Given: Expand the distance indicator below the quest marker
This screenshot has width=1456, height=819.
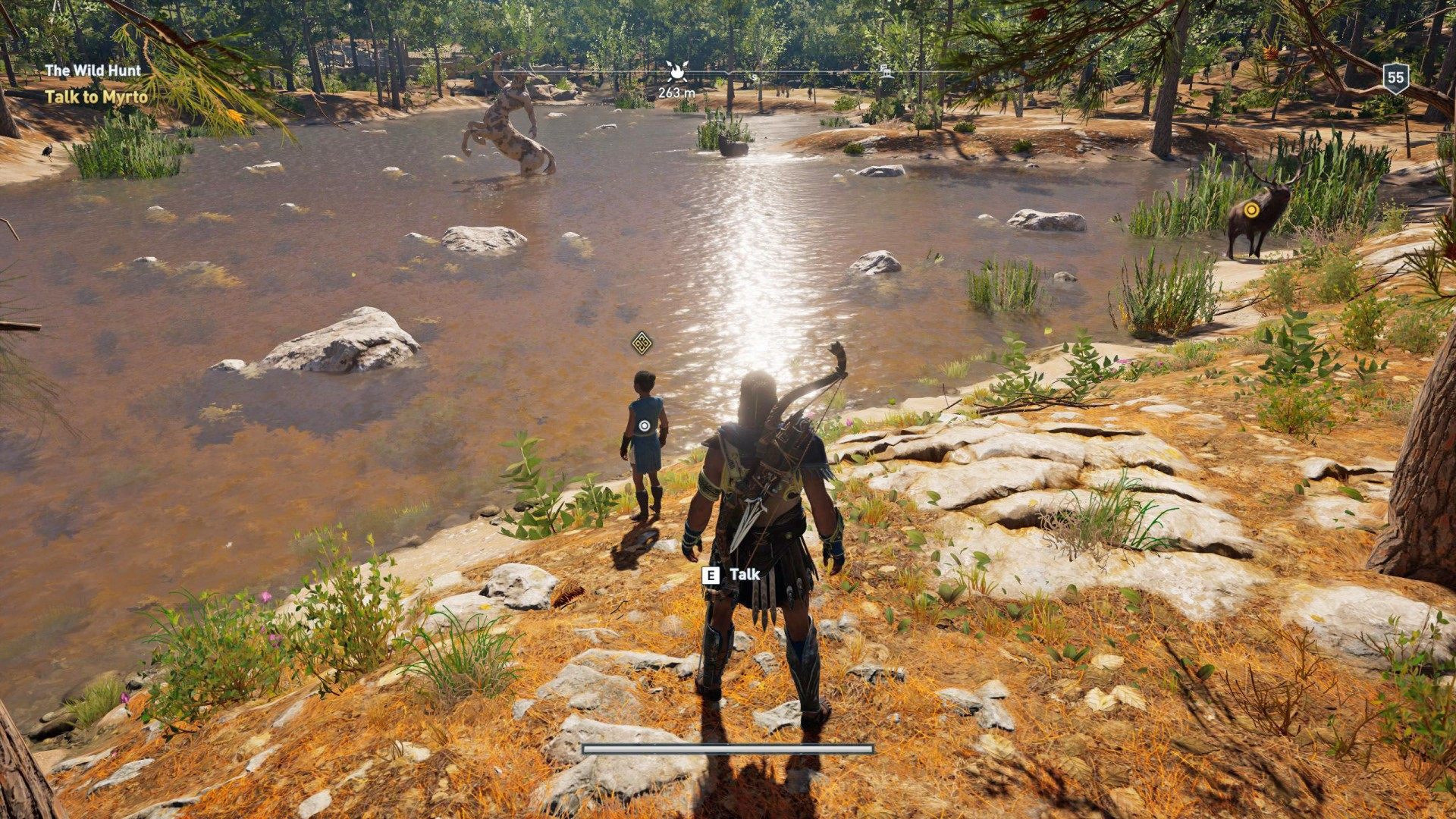Looking at the screenshot, I should (676, 91).
